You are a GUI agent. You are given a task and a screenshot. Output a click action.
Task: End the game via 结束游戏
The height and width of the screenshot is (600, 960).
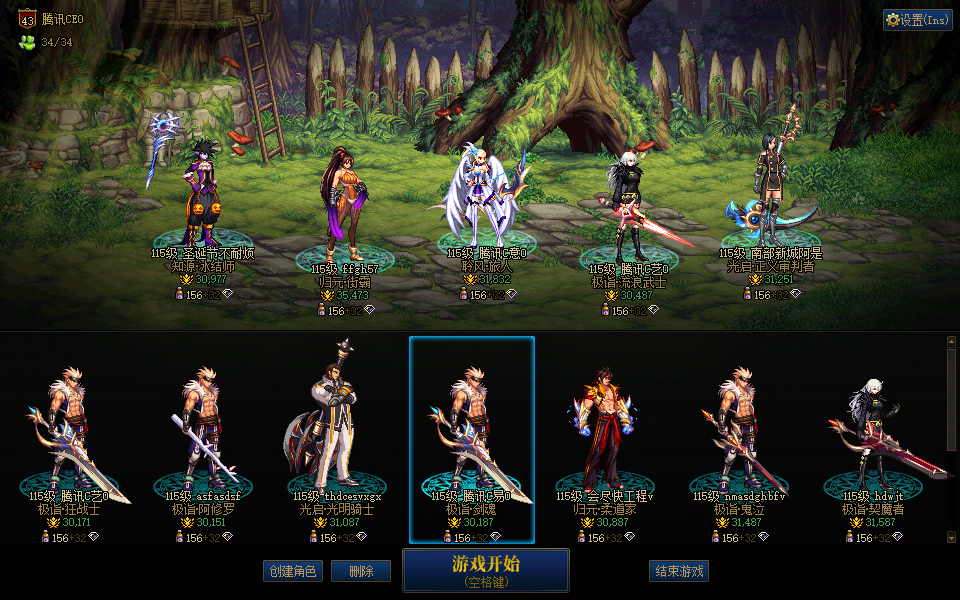679,571
